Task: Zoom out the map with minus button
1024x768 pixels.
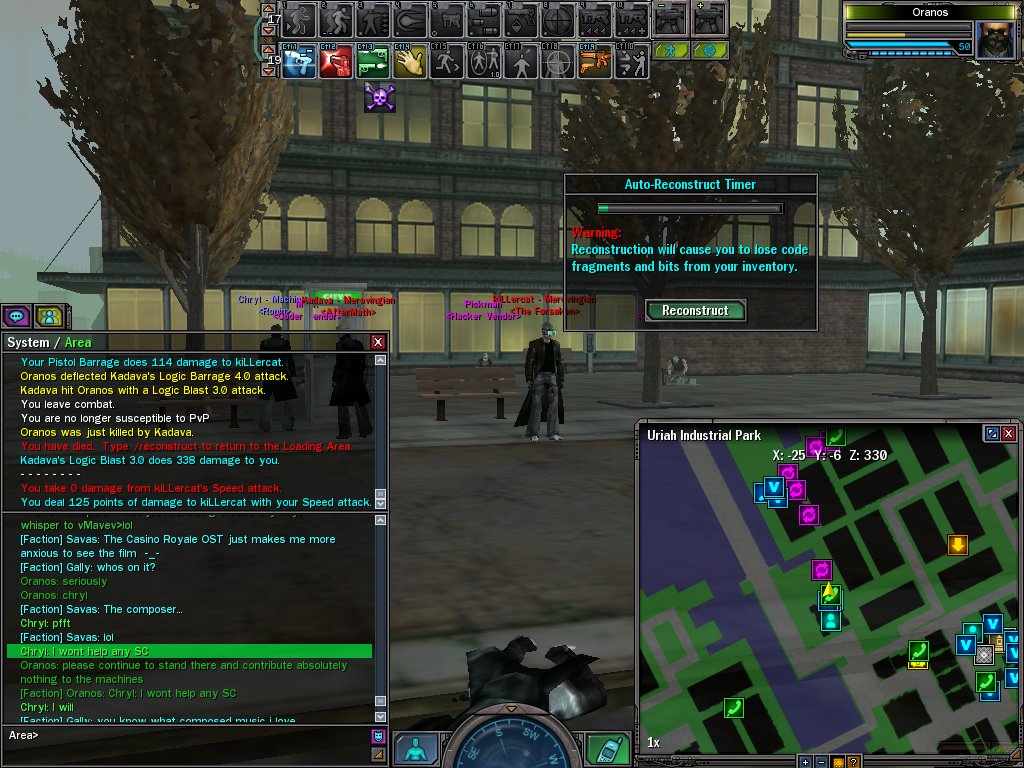Action: (x=821, y=762)
